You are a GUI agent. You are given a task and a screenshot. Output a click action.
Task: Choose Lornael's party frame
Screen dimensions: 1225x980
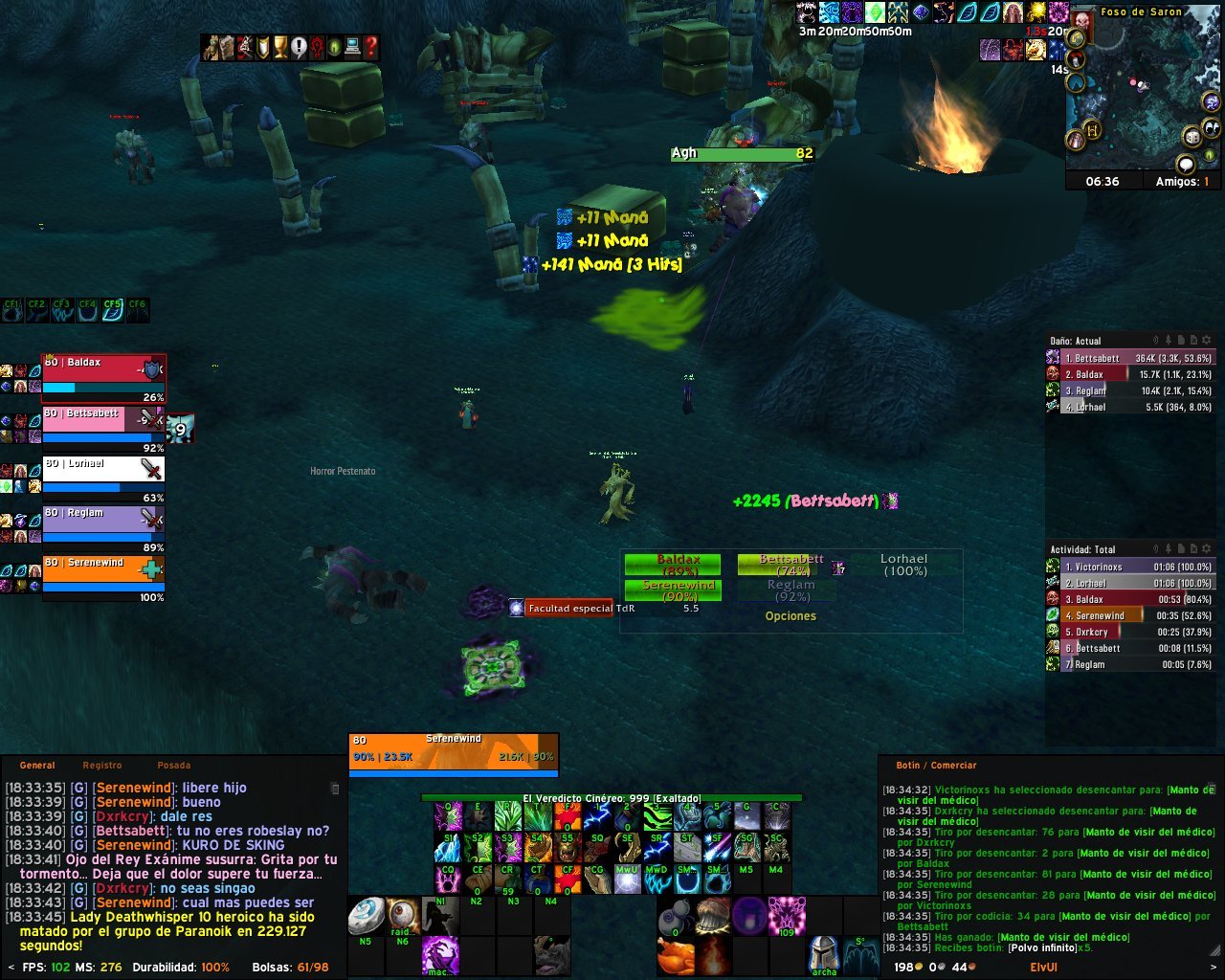(103, 468)
